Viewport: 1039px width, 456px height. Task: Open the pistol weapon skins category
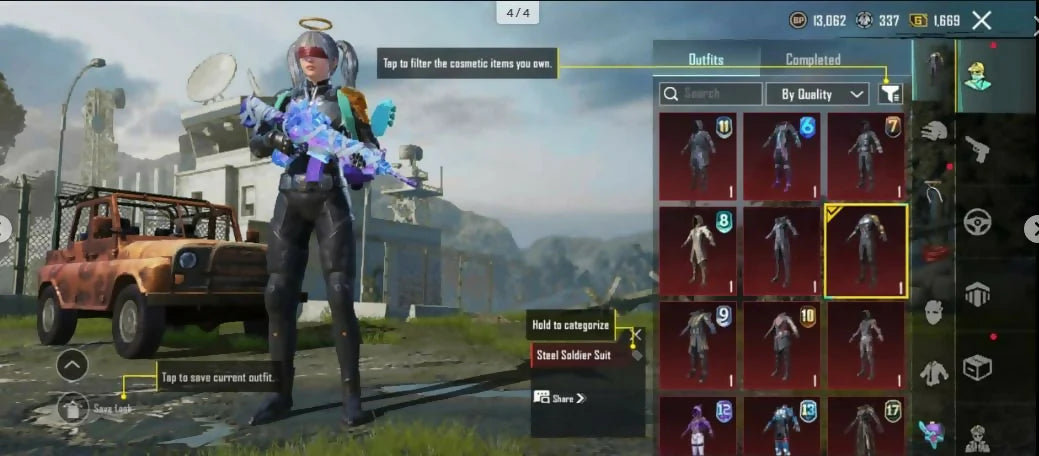pyautogui.click(x=977, y=150)
